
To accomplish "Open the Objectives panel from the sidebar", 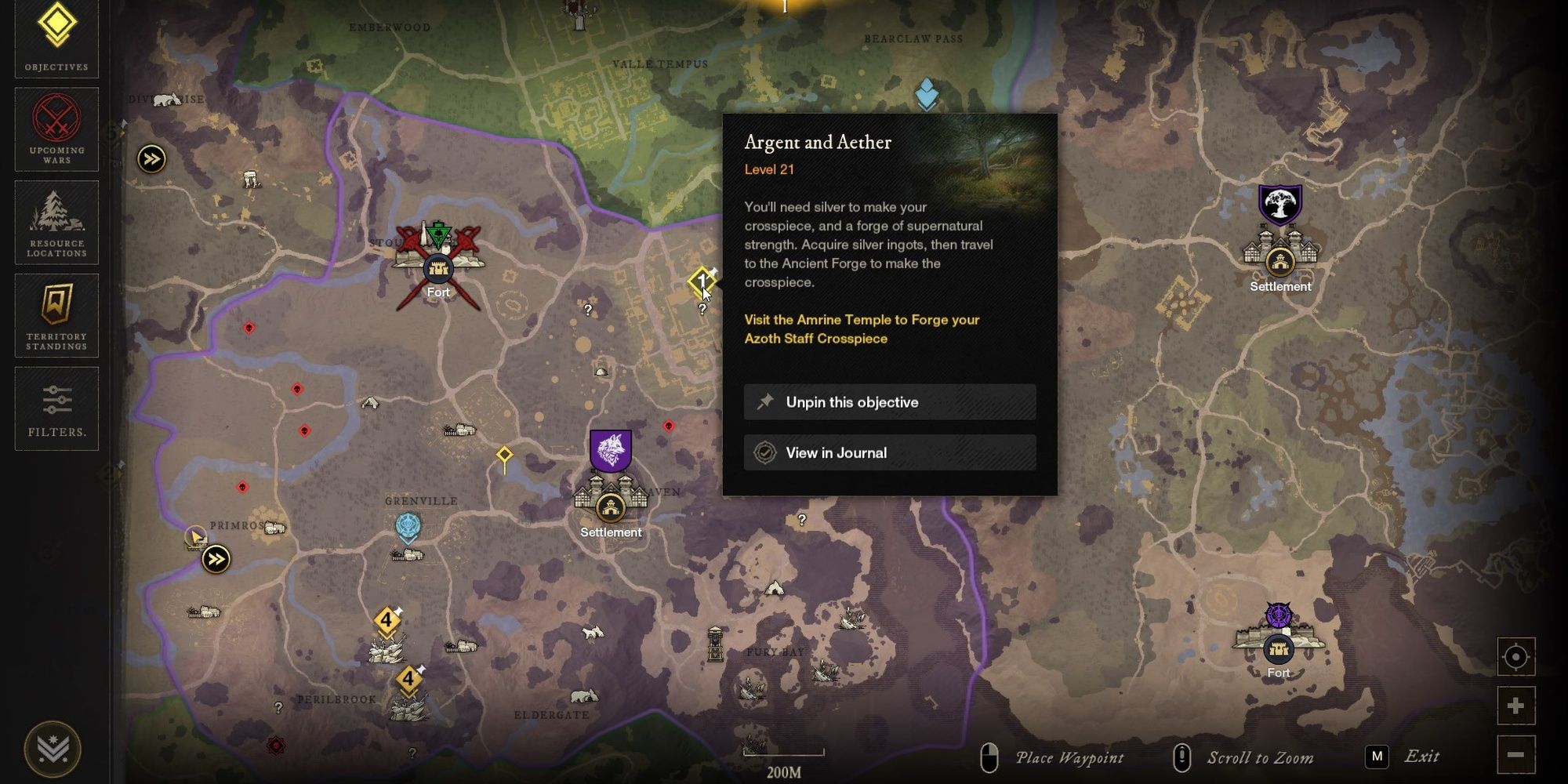I will 55,37.
